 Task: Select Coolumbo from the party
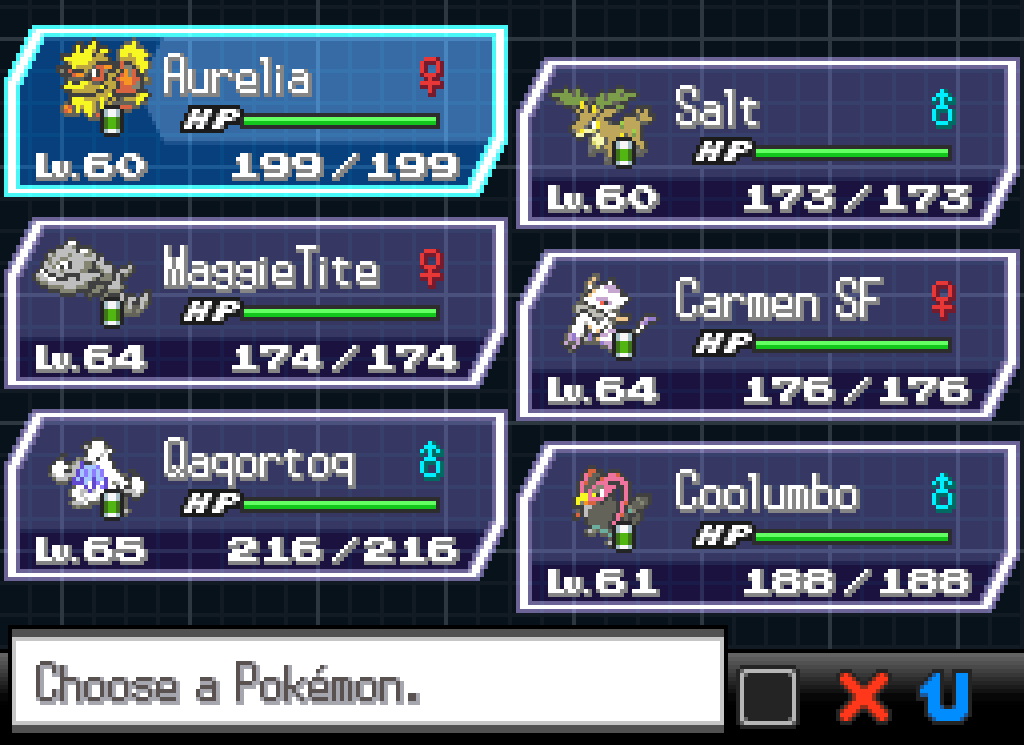[x=768, y=528]
